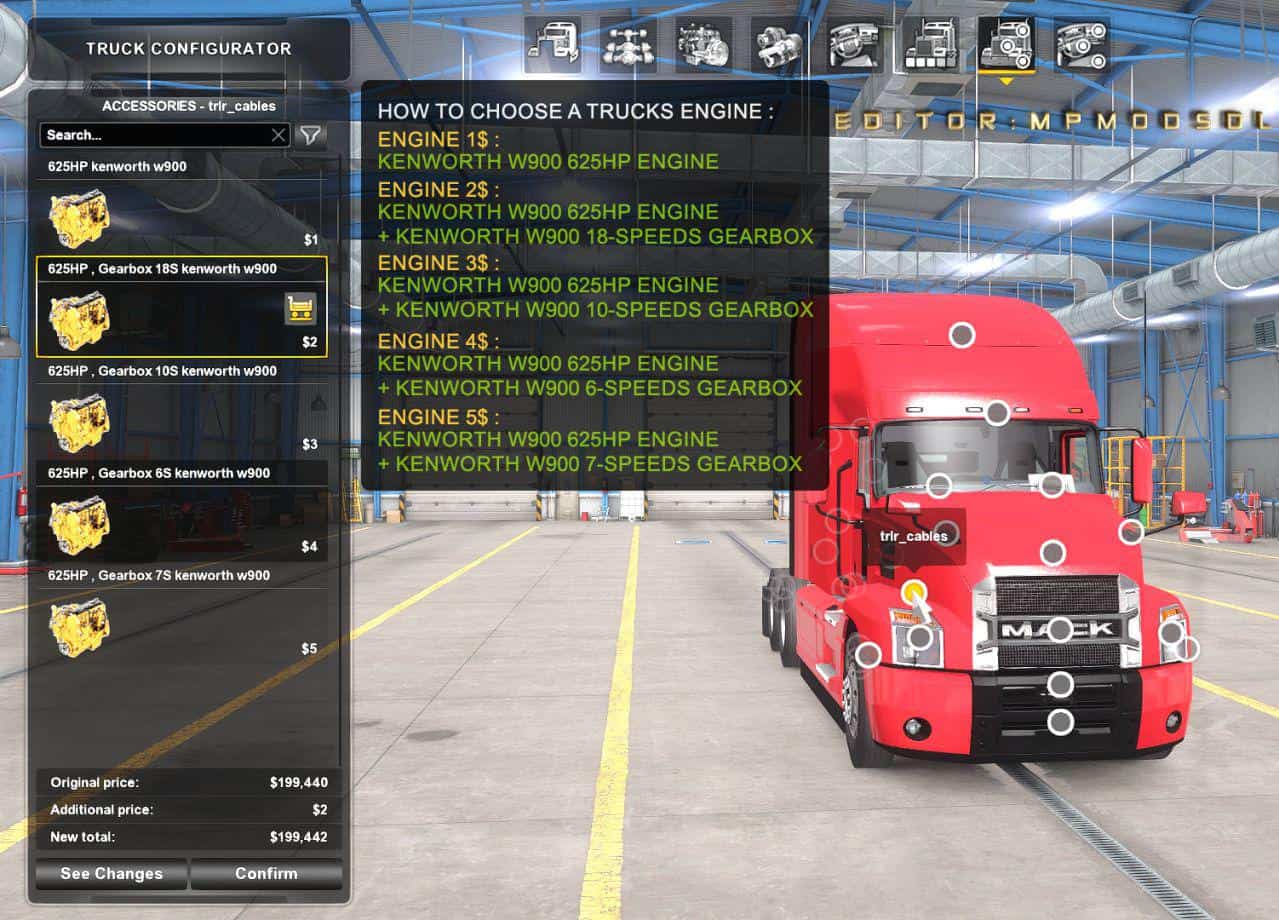The image size is (1279, 920).
Task: Select the accessory node on the Mack grille
Action: click(1059, 630)
